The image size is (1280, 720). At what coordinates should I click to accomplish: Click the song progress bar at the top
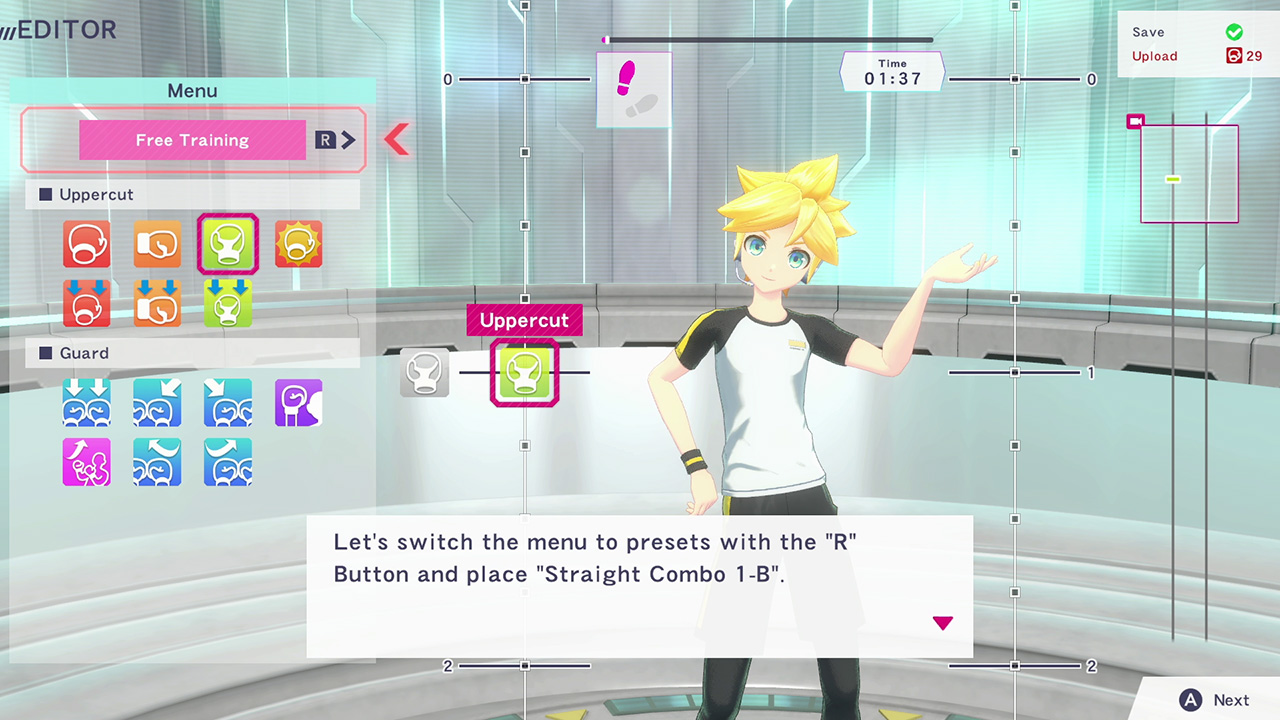[x=768, y=40]
